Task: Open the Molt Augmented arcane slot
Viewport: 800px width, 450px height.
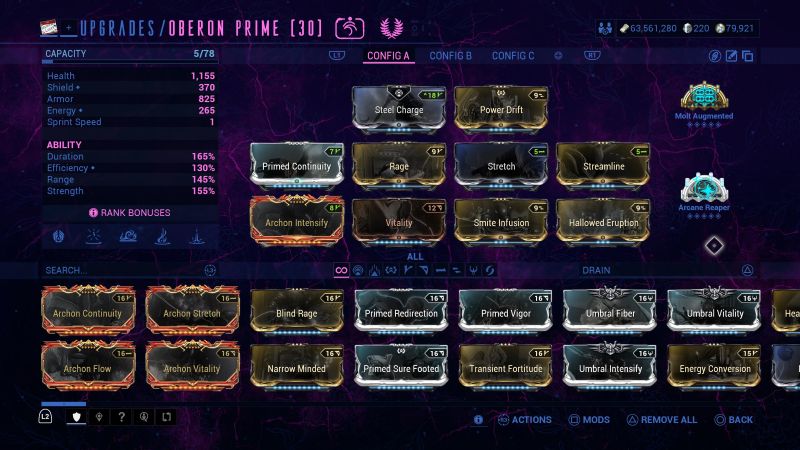Action: (704, 100)
